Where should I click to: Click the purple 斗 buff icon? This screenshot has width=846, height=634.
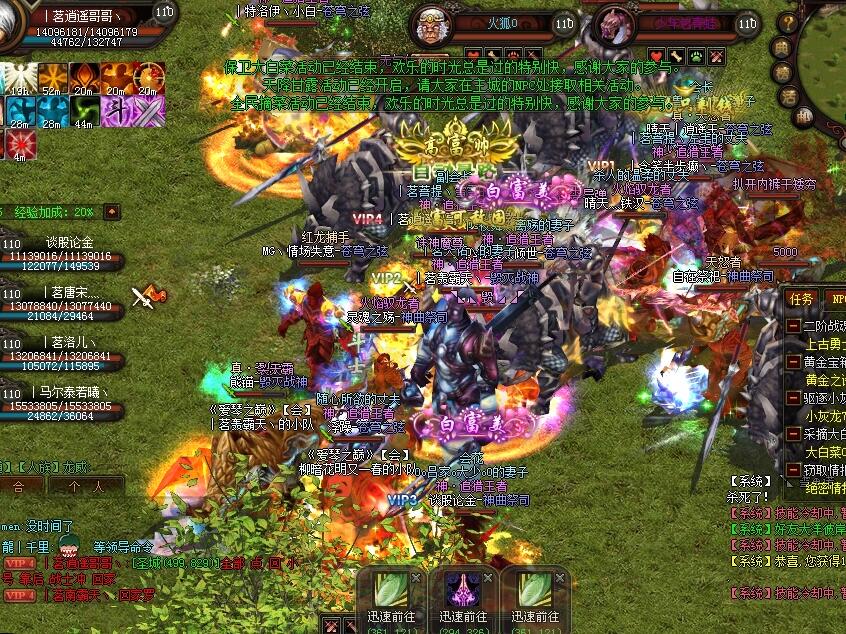click(x=118, y=111)
